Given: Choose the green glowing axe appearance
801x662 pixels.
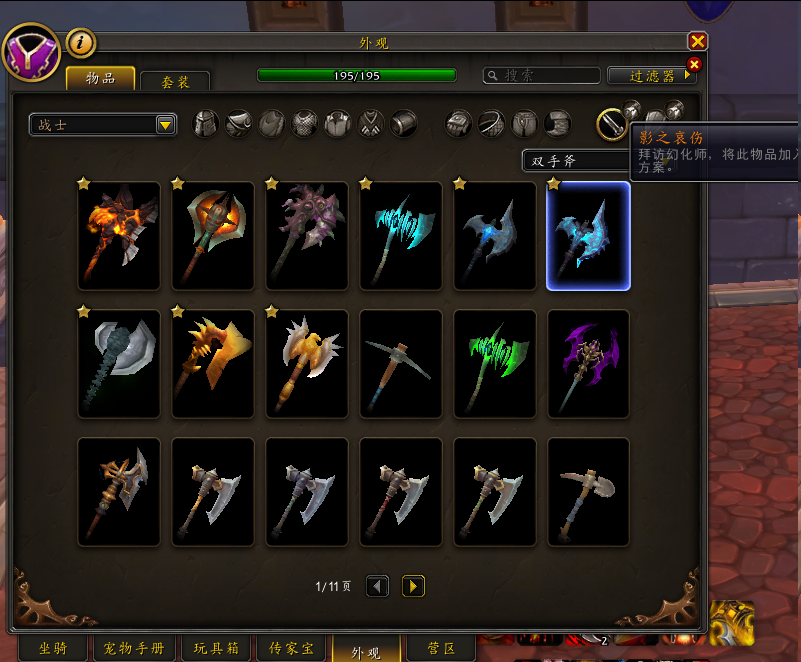Looking at the screenshot, I should pos(494,364).
